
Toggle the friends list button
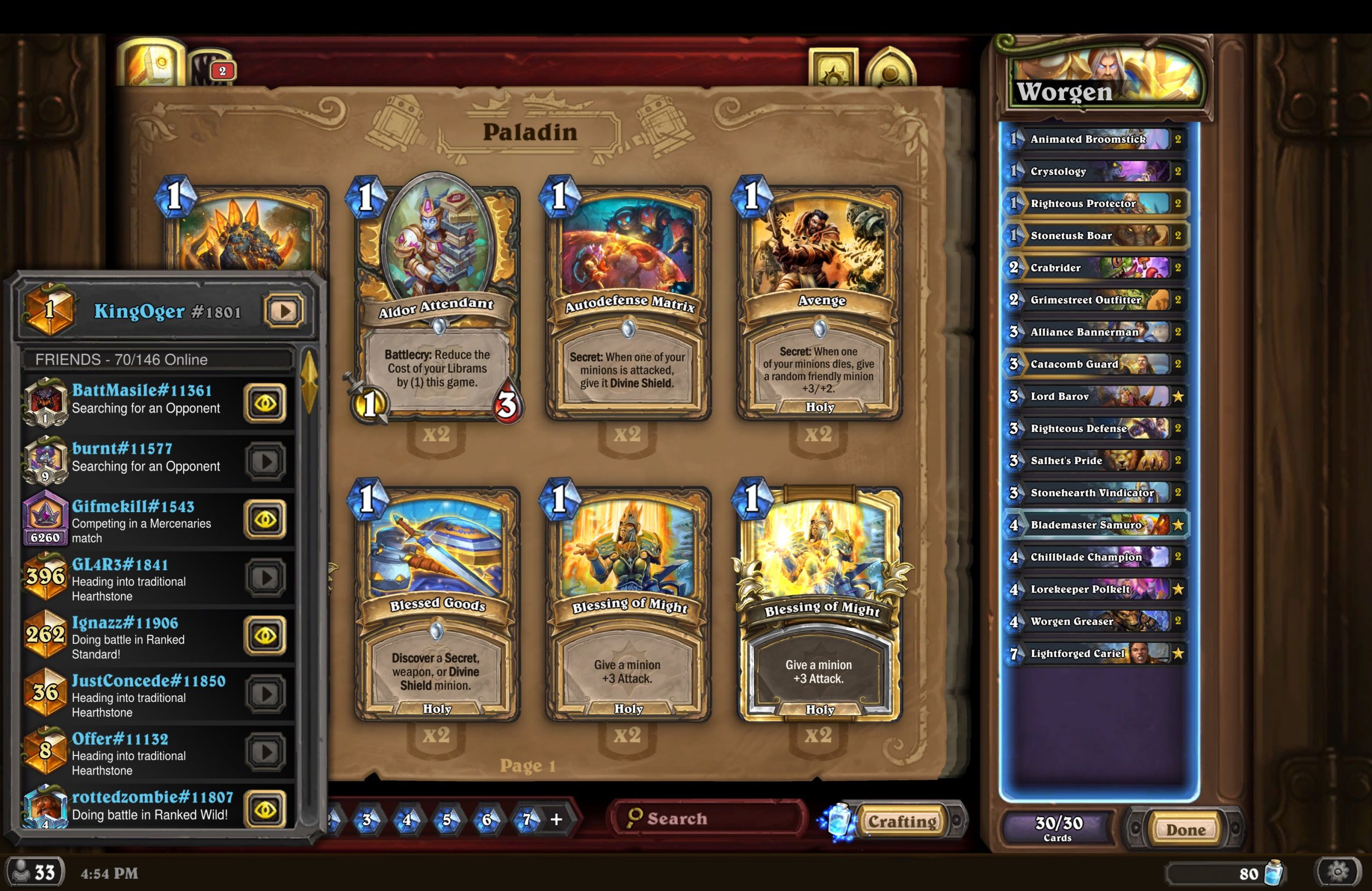35,873
